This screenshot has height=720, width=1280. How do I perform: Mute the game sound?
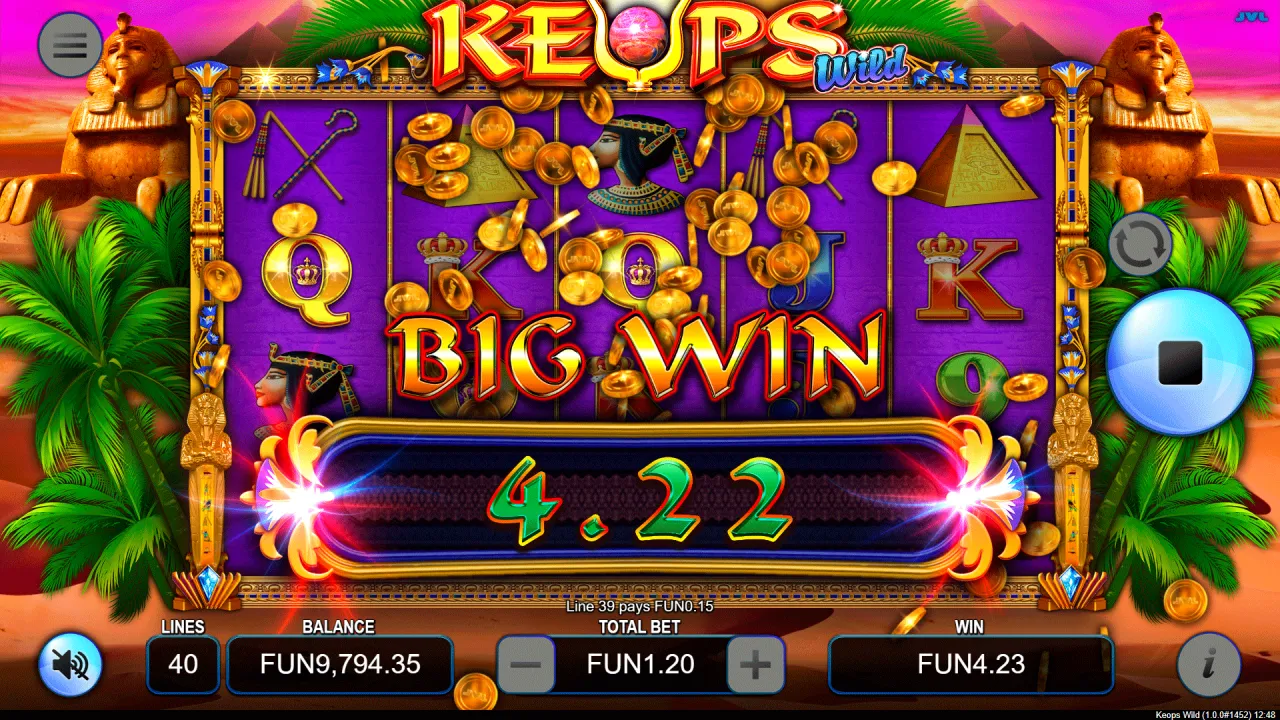[68, 663]
